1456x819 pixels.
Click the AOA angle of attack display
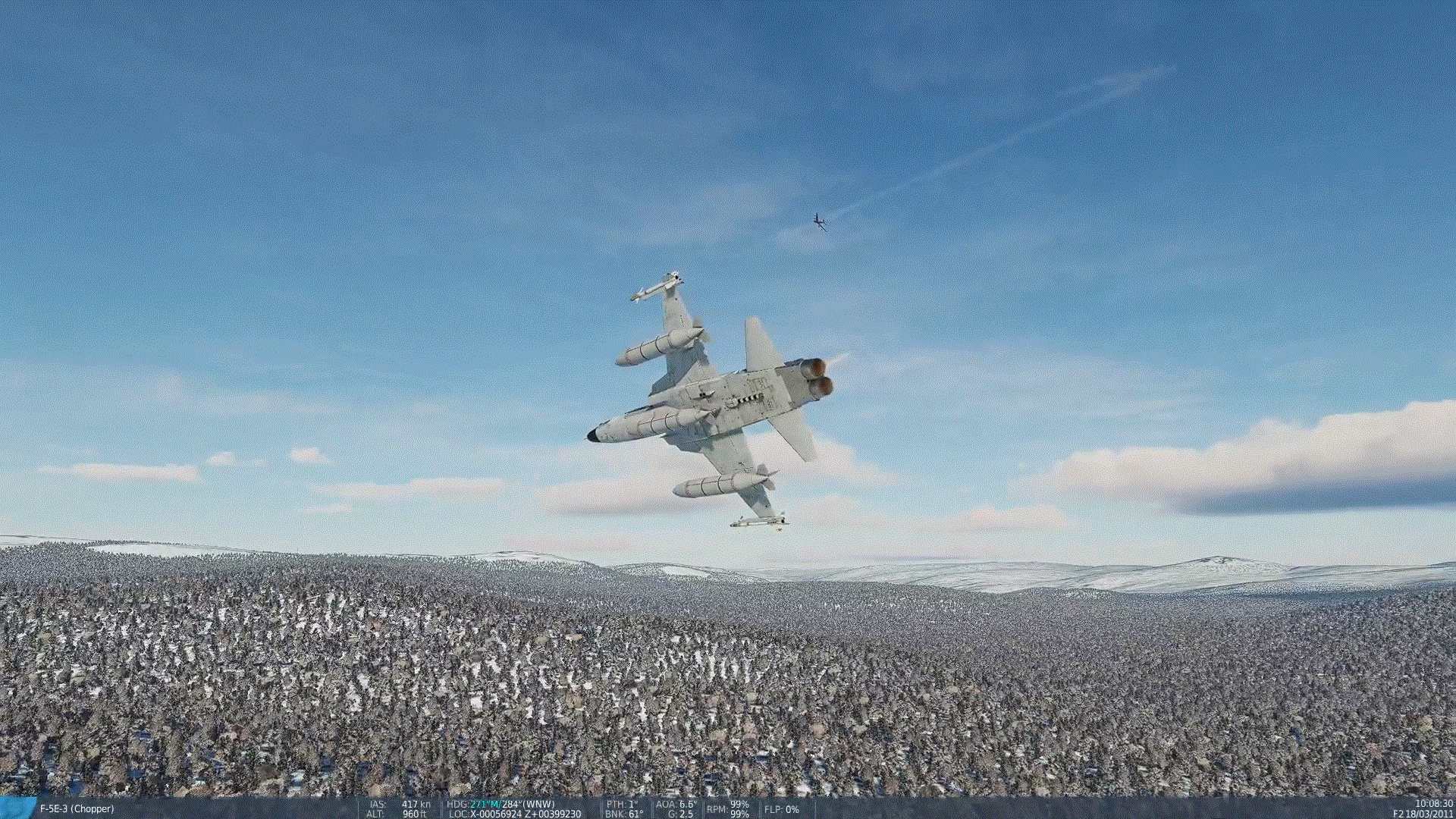[x=675, y=805]
